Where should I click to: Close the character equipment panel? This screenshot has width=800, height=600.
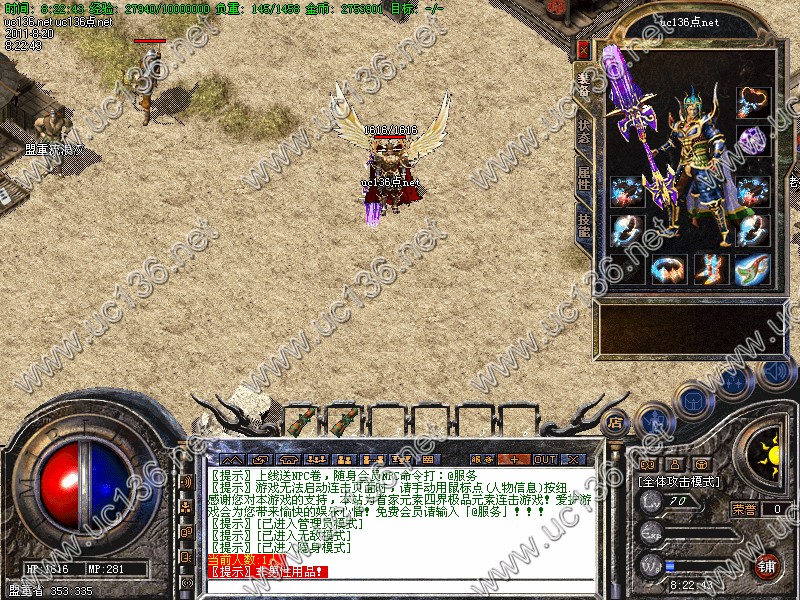[x=583, y=47]
